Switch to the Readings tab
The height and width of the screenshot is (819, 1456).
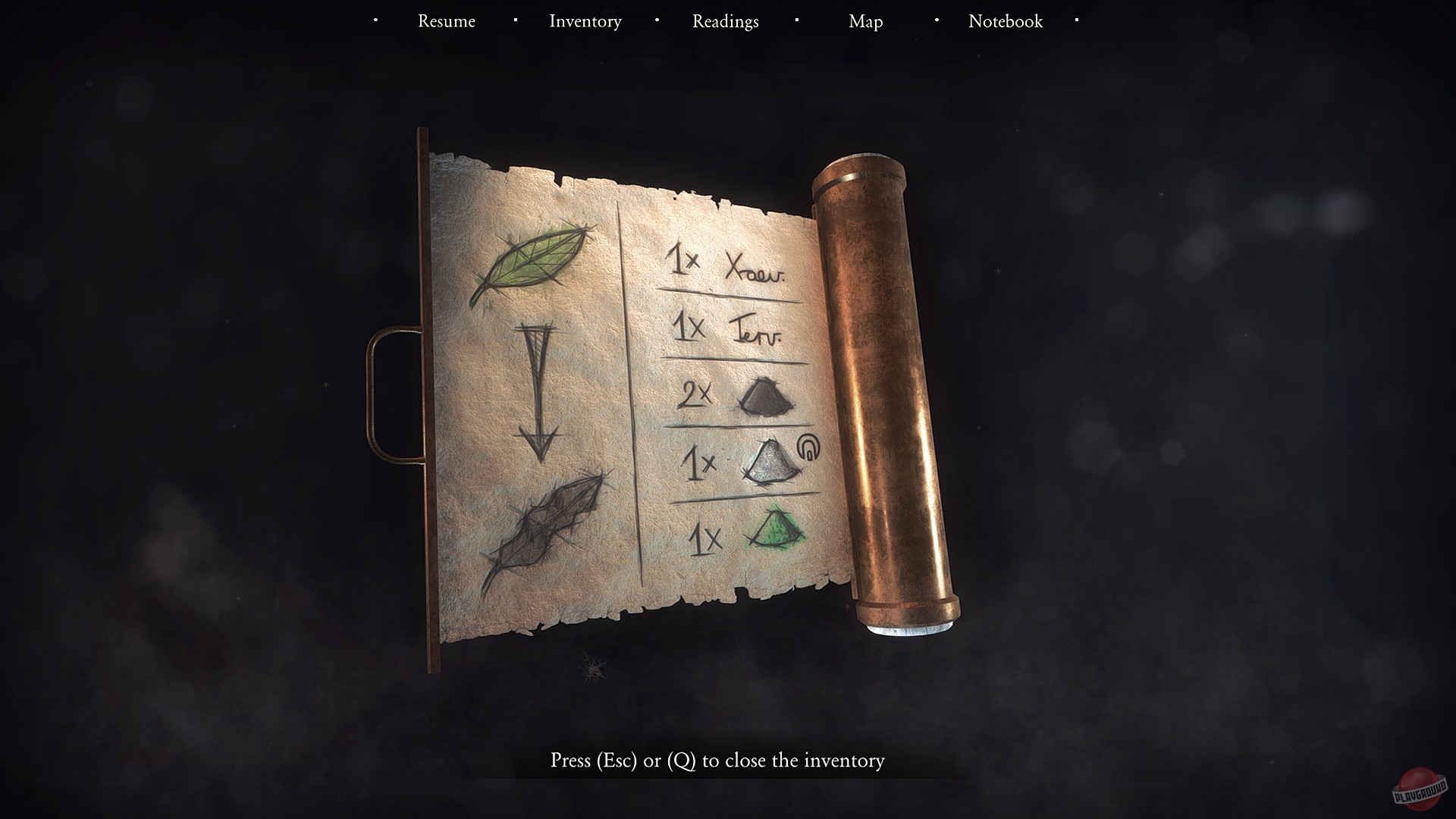[724, 21]
